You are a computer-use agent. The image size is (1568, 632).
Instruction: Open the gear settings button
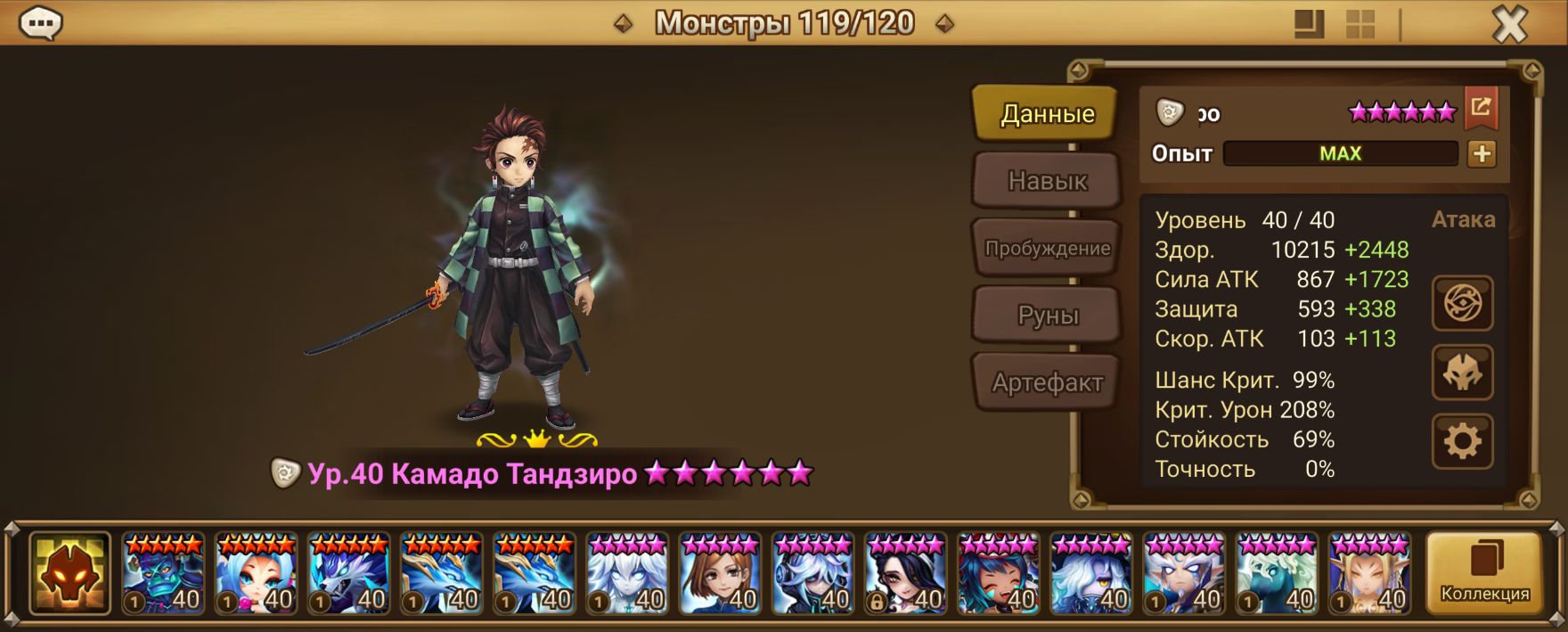point(1462,441)
